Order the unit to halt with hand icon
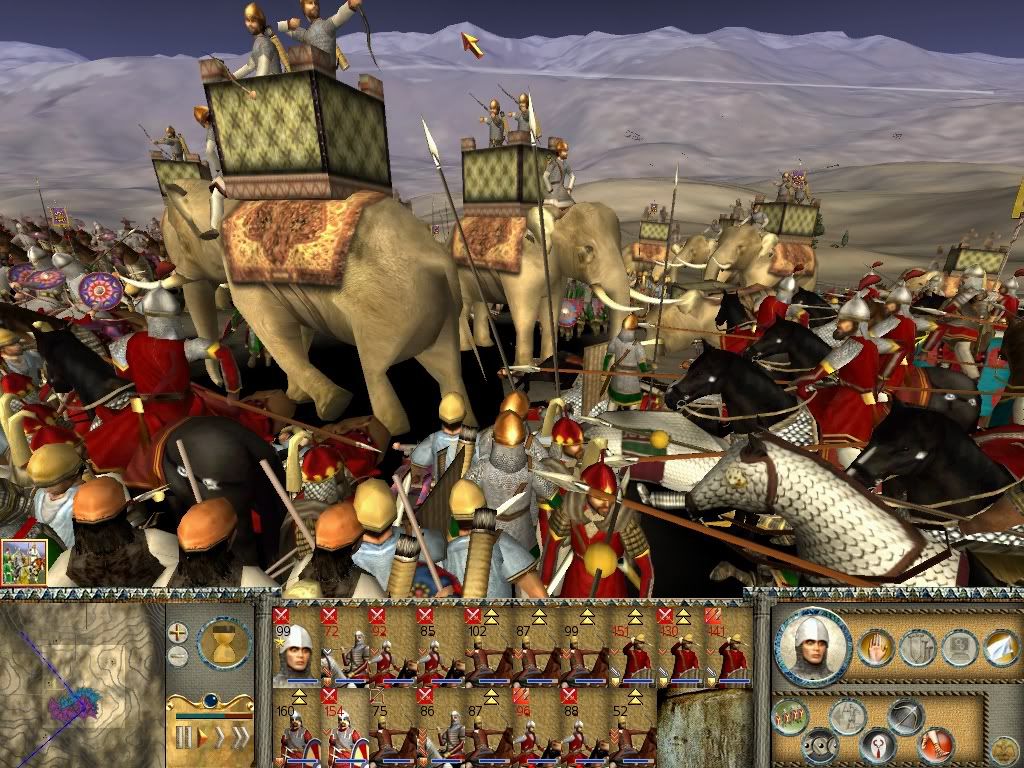The height and width of the screenshot is (768, 1024). [x=877, y=647]
